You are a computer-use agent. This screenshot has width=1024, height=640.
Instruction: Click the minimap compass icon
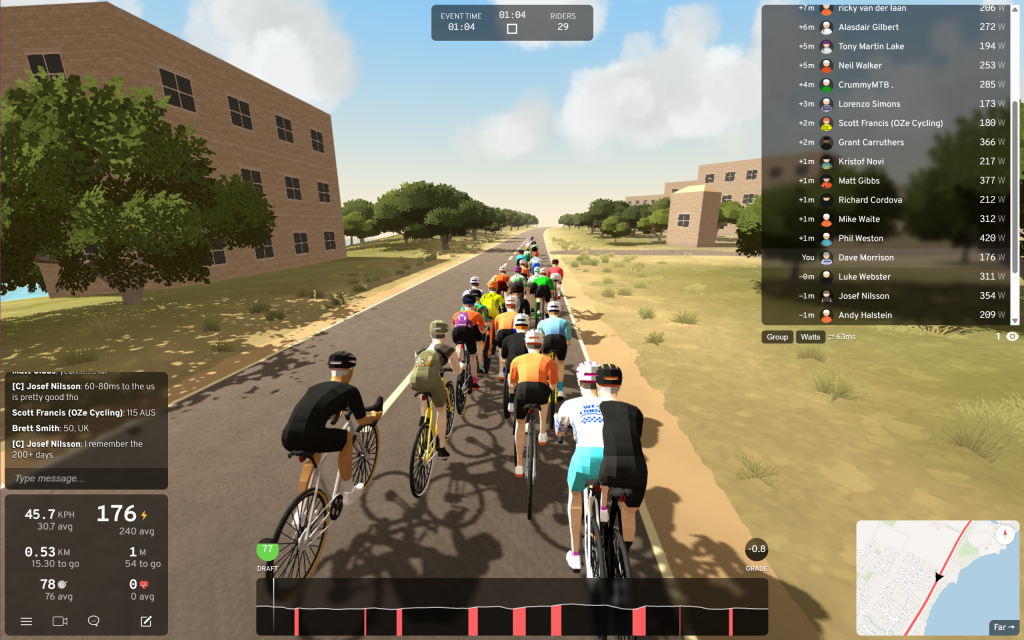coord(1004,534)
